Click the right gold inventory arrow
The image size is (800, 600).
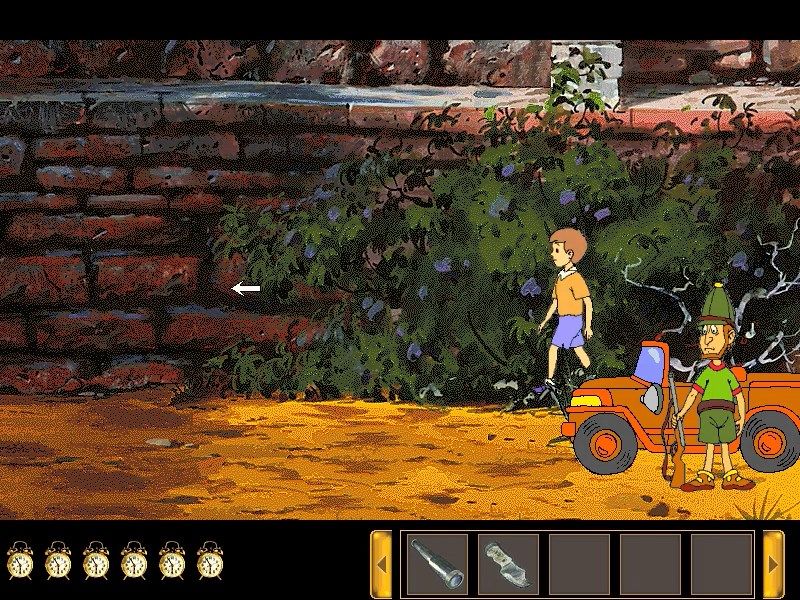tap(773, 564)
